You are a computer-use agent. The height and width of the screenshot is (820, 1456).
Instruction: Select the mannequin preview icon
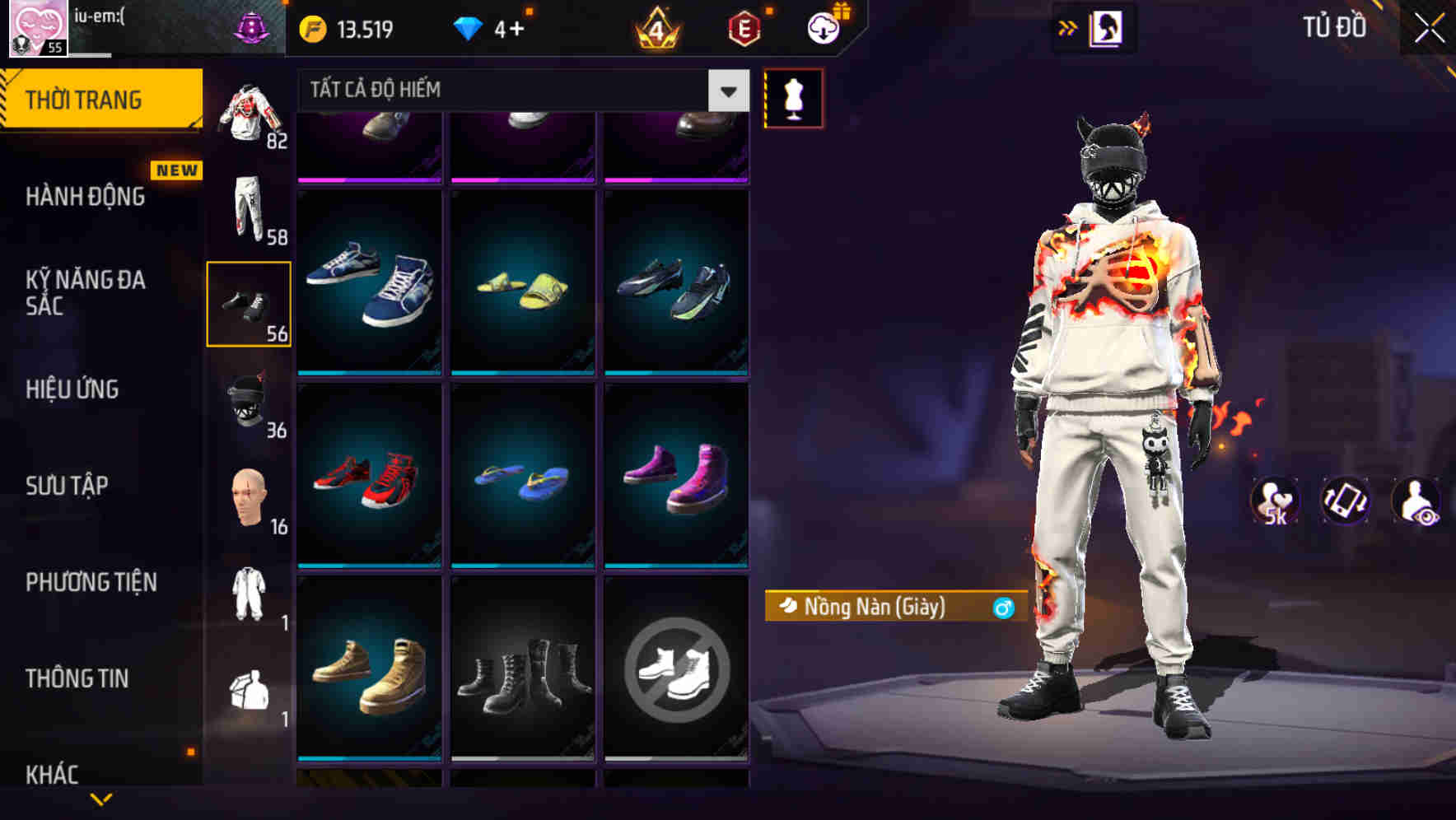tap(793, 97)
